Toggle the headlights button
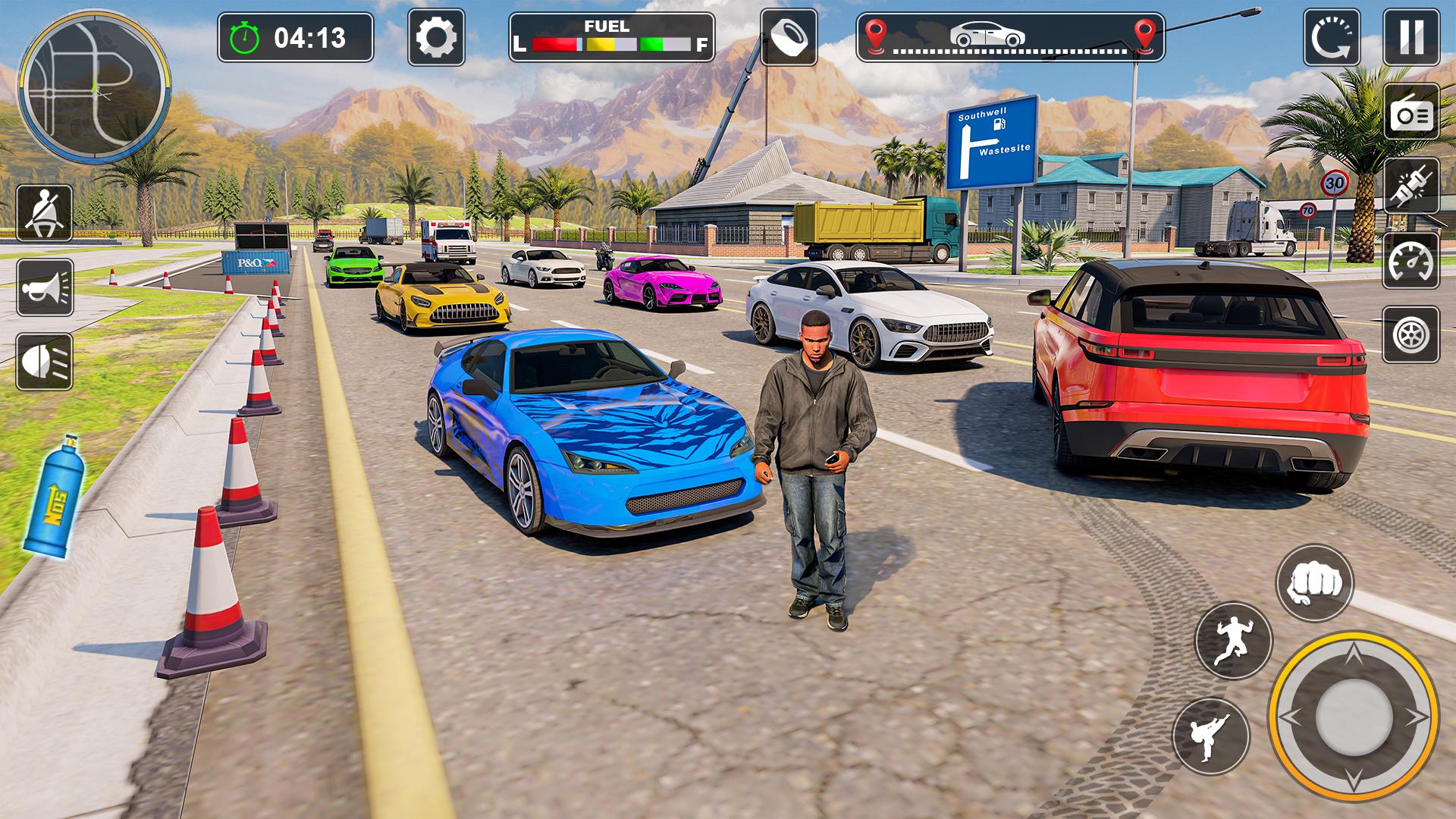Viewport: 1456px width, 819px height. [x=45, y=362]
